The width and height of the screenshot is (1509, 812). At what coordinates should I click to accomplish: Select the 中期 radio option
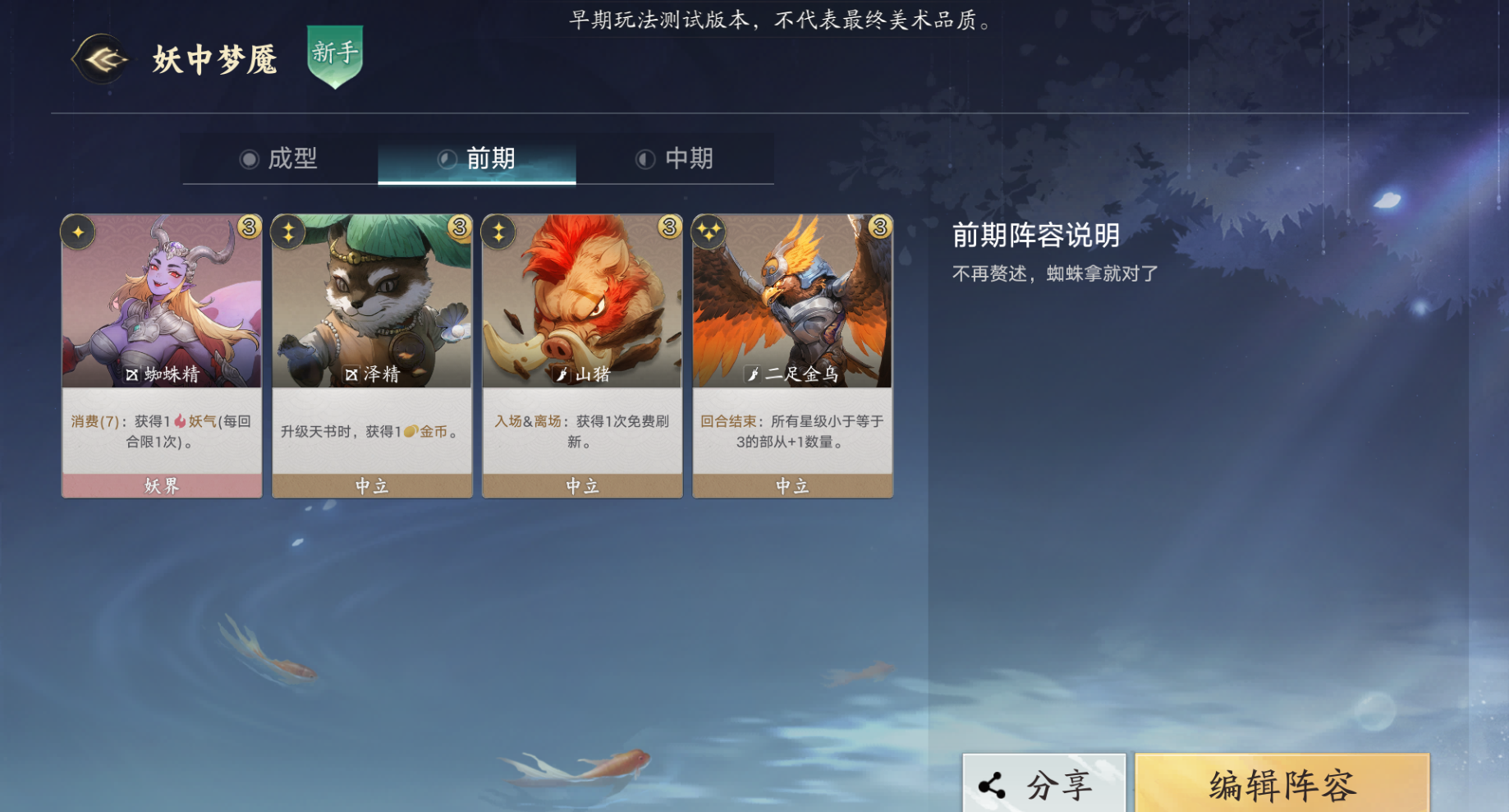click(x=646, y=159)
